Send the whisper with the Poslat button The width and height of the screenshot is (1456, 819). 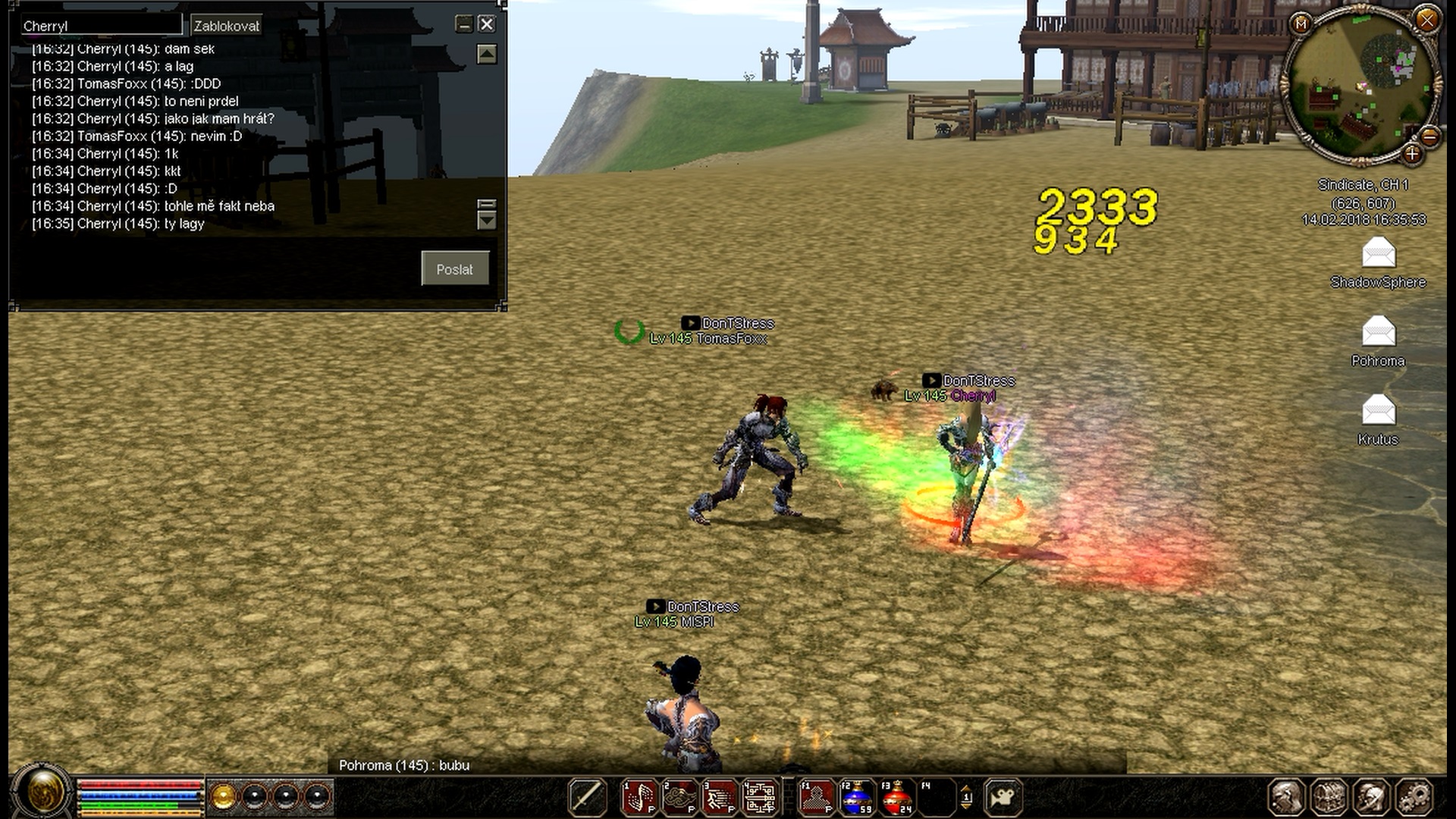click(x=454, y=269)
